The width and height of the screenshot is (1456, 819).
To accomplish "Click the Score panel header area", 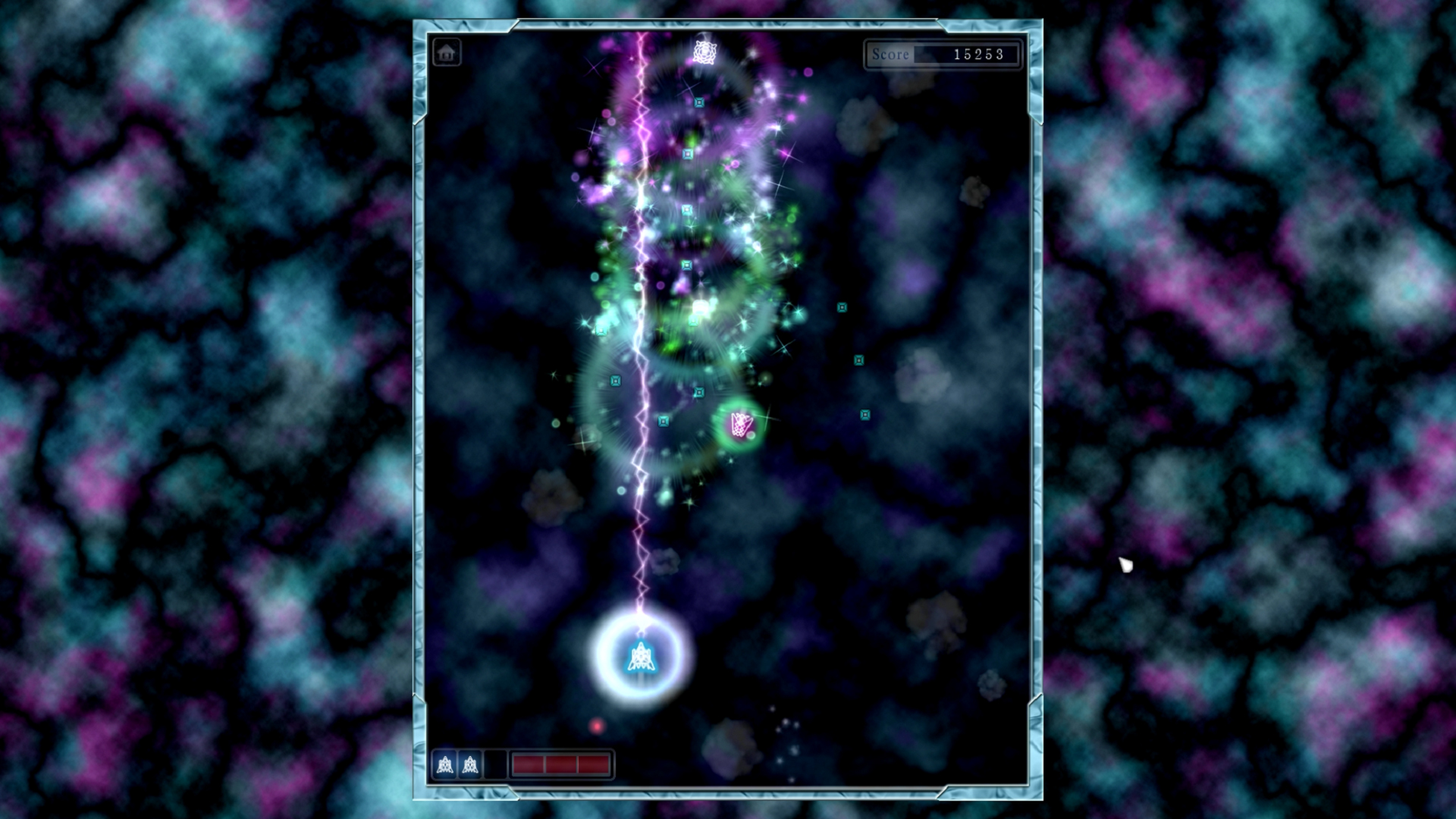I will coord(944,55).
